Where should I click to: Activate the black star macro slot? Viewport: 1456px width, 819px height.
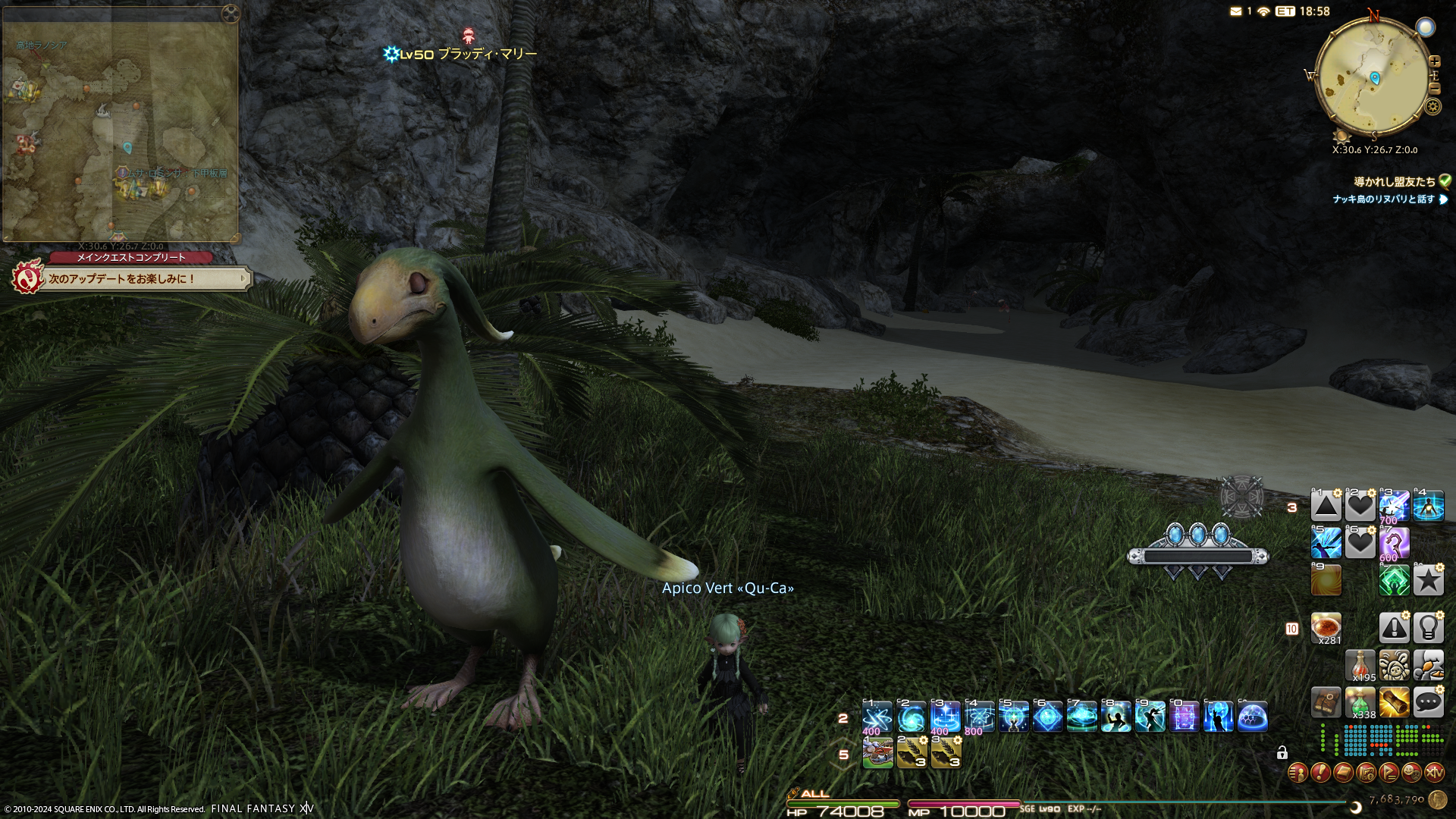coord(1428,581)
